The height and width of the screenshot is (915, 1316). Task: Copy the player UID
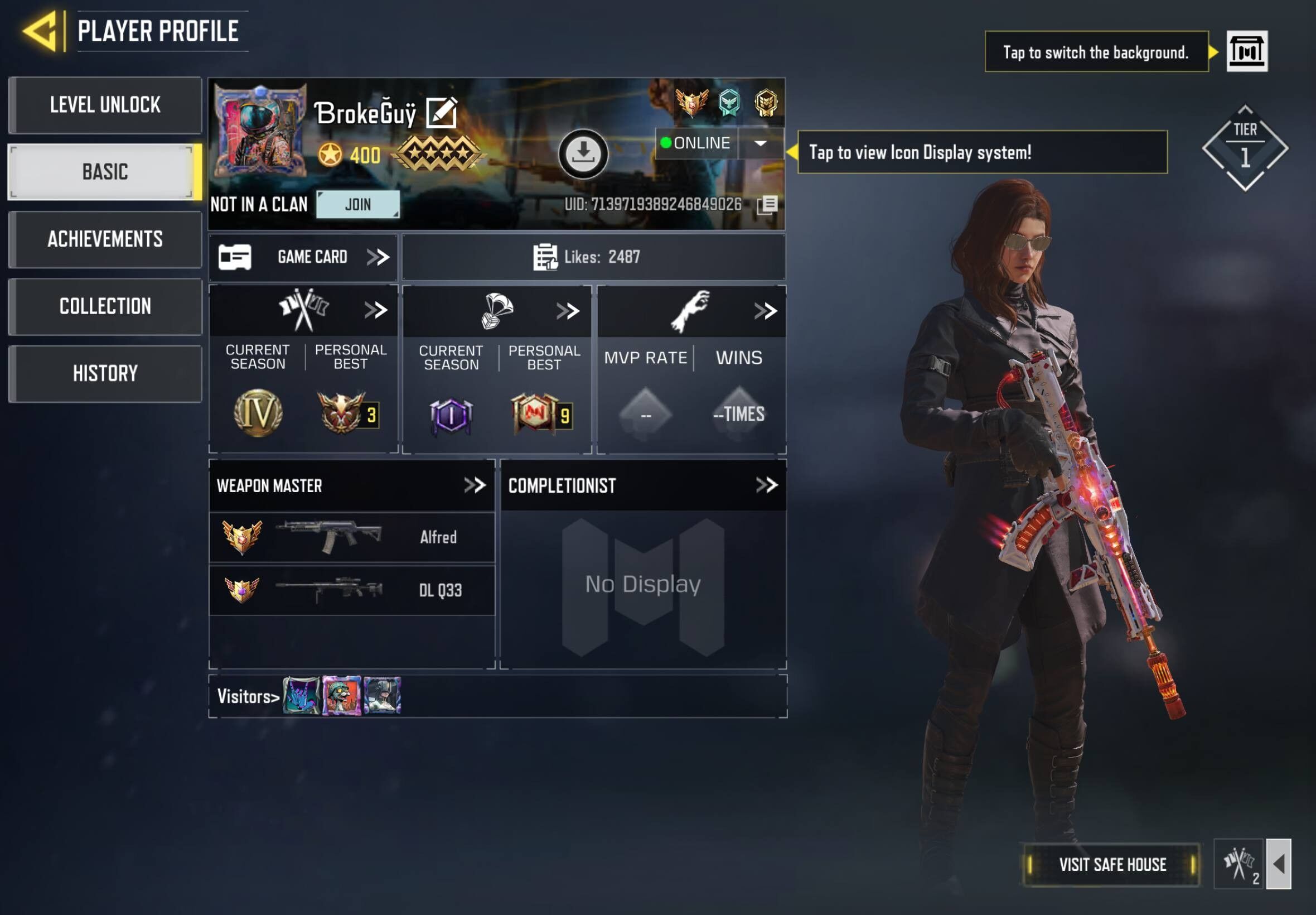[x=767, y=205]
